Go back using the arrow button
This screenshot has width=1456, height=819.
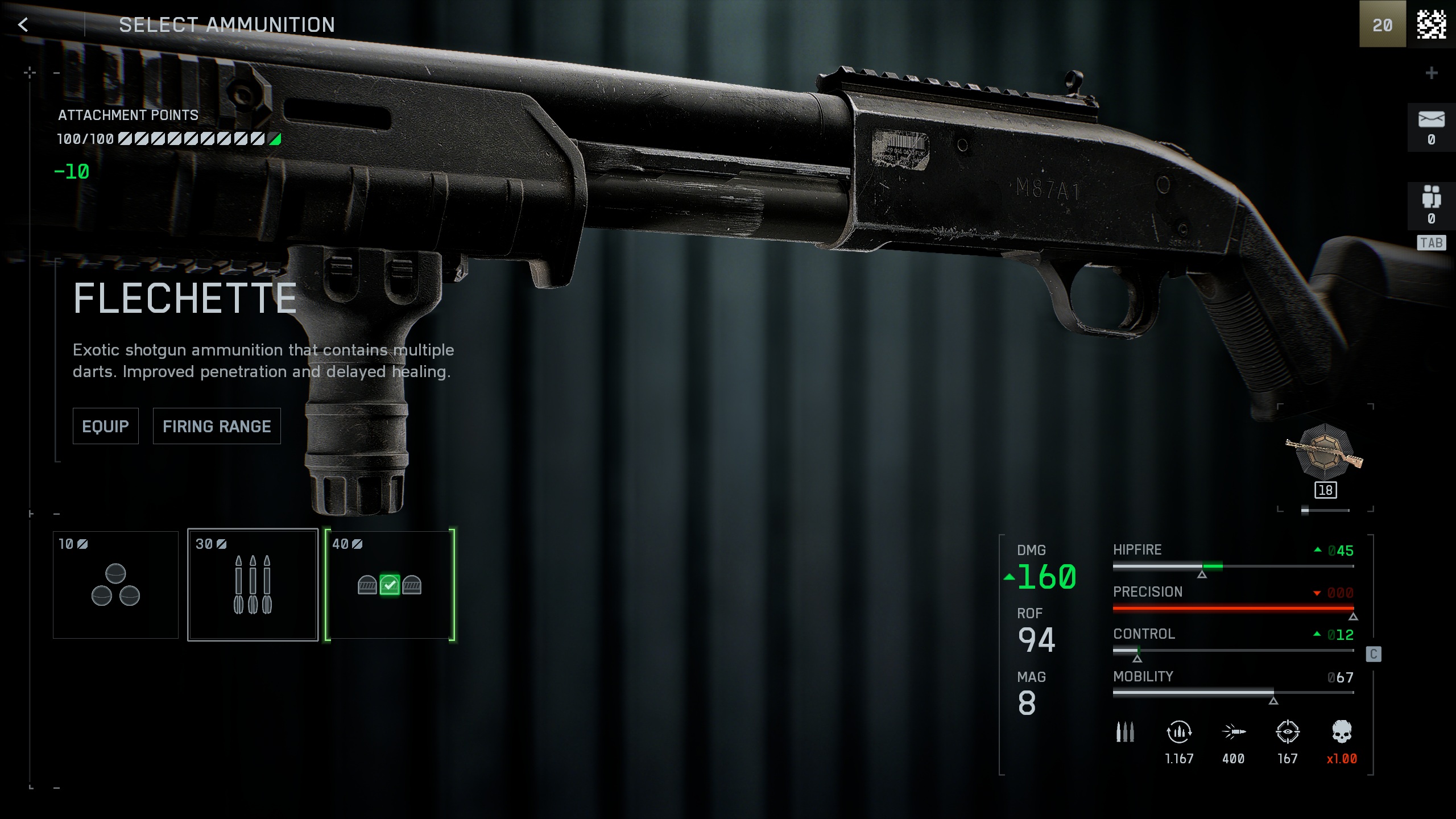[23, 24]
